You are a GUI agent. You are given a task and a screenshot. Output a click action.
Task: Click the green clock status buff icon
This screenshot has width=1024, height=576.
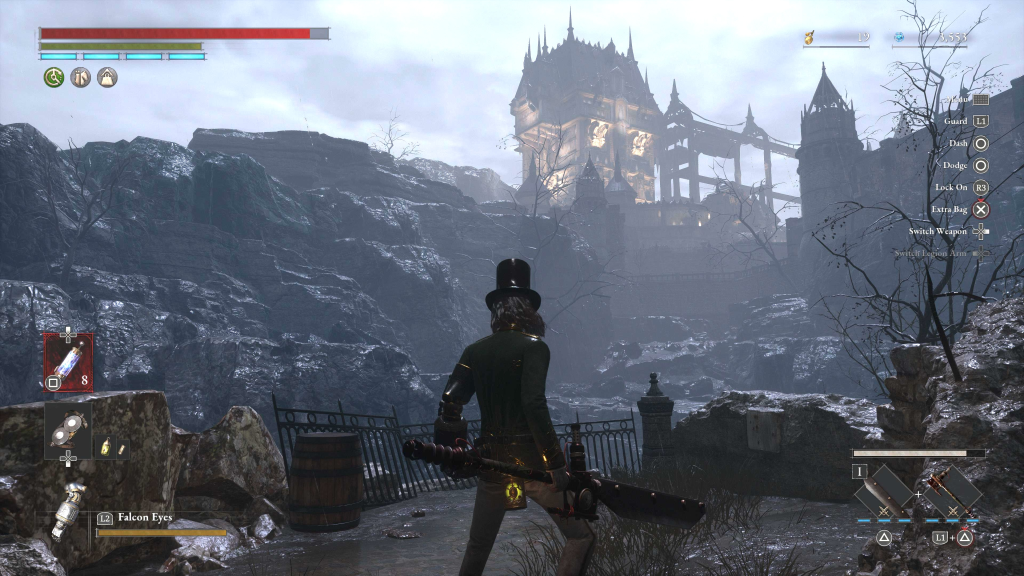coord(53,77)
